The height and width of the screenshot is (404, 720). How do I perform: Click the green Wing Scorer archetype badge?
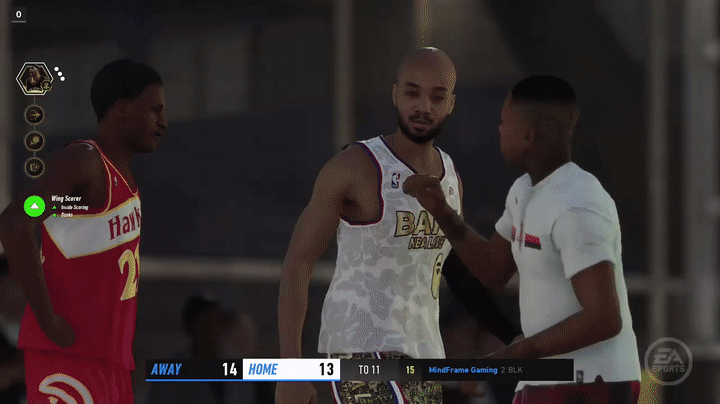click(x=35, y=206)
